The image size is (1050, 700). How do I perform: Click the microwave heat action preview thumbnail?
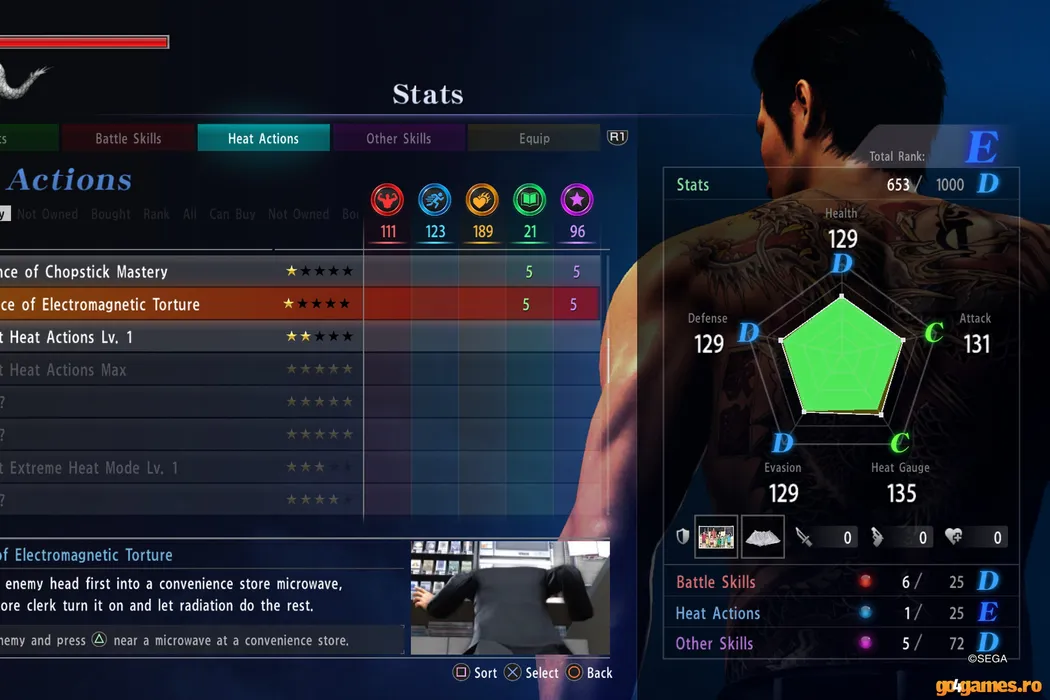tap(509, 598)
